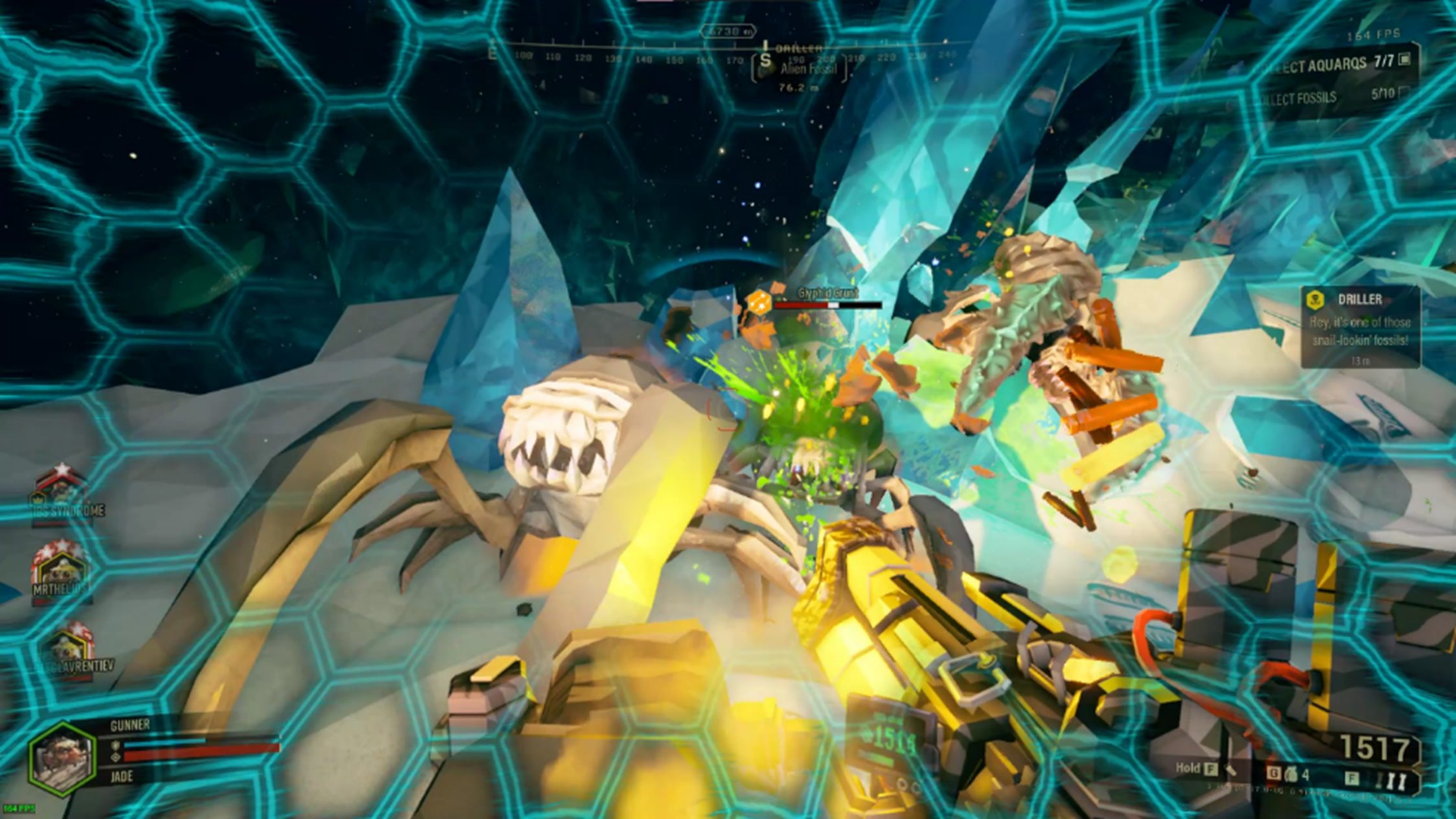This screenshot has width=1456, height=819.
Task: Click the Glyphid Grunt hexagonal target icon
Action: pyautogui.click(x=758, y=302)
